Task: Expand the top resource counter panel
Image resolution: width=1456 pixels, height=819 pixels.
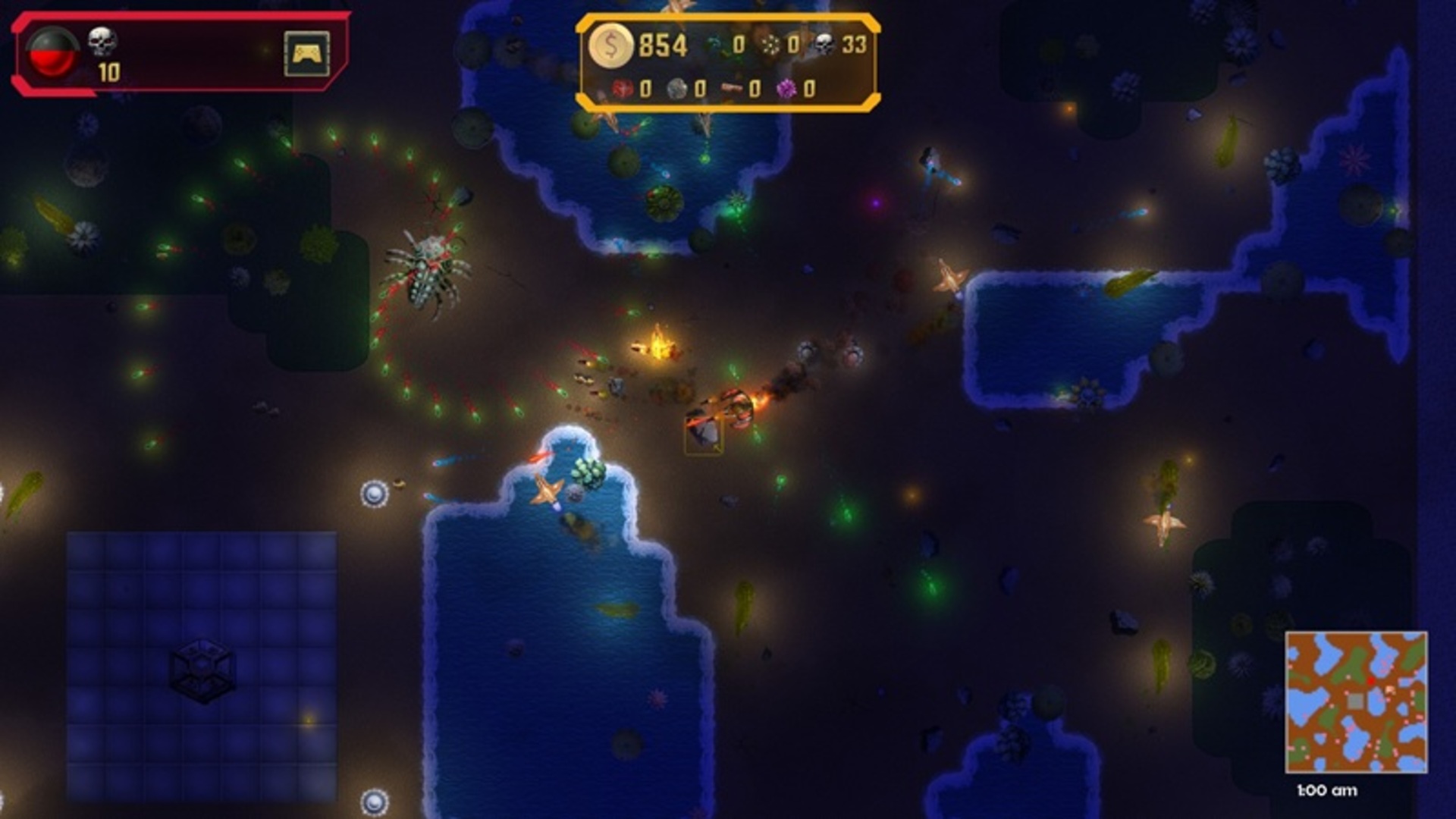Action: tap(728, 61)
